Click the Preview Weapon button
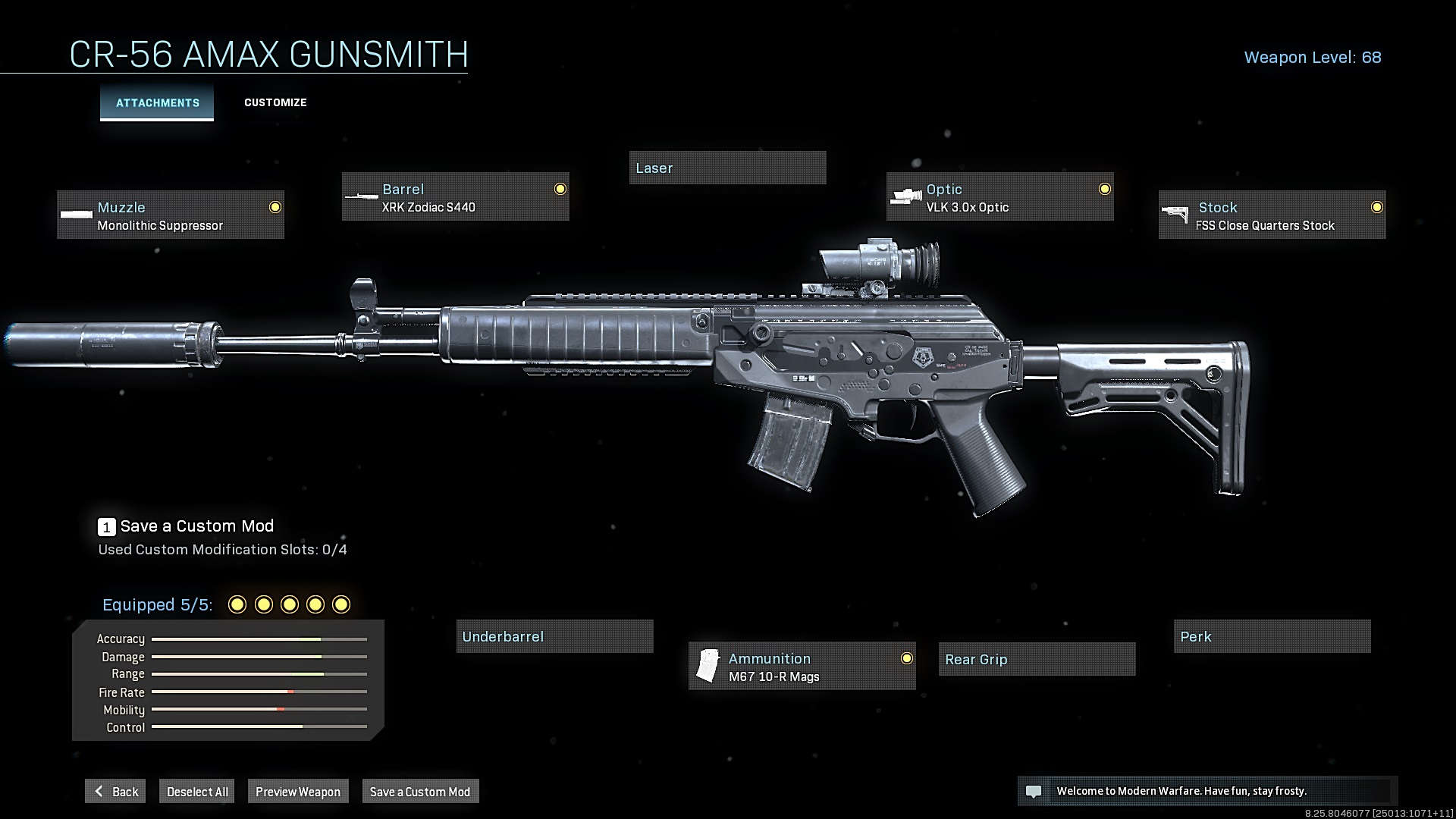This screenshot has height=819, width=1456. click(297, 791)
